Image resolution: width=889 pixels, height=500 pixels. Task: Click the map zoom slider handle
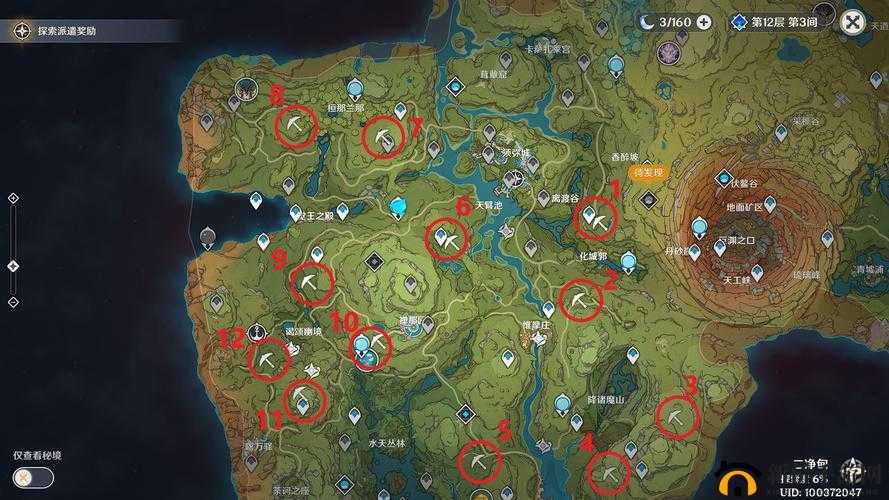pyautogui.click(x=12, y=265)
